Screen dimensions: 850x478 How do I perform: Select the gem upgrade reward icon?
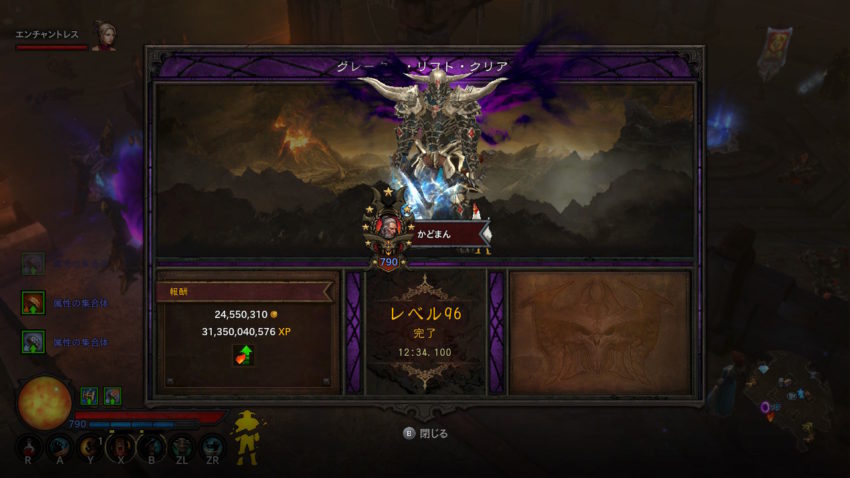(243, 355)
